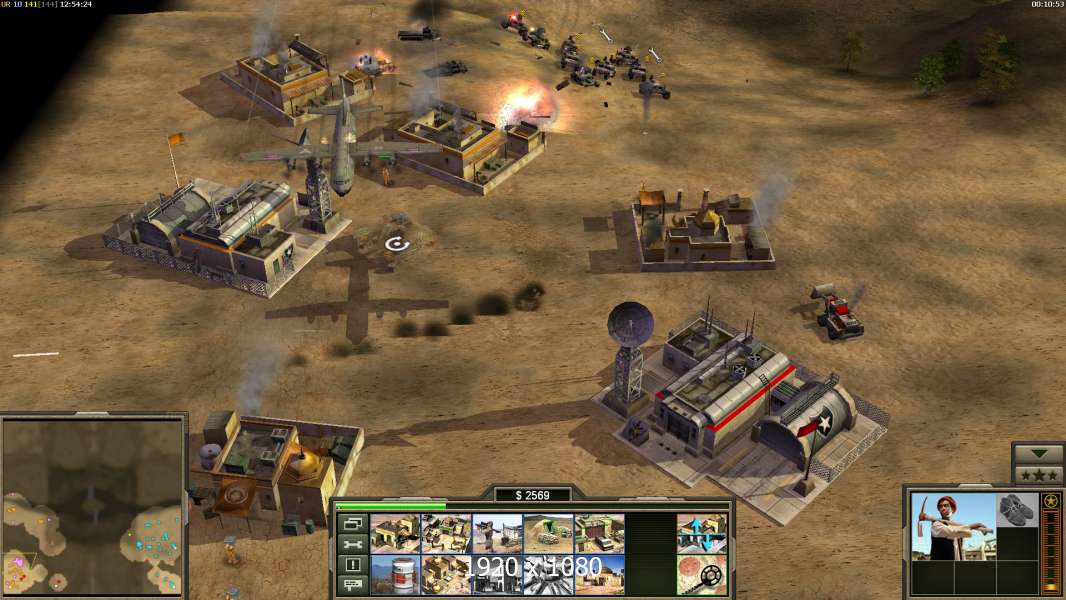
Task: Collapse the control bar with the down arrow
Action: coord(1038,454)
